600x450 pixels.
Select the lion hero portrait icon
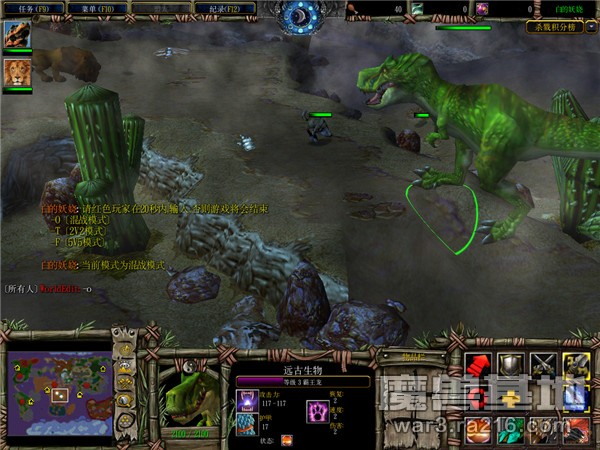coord(17,72)
